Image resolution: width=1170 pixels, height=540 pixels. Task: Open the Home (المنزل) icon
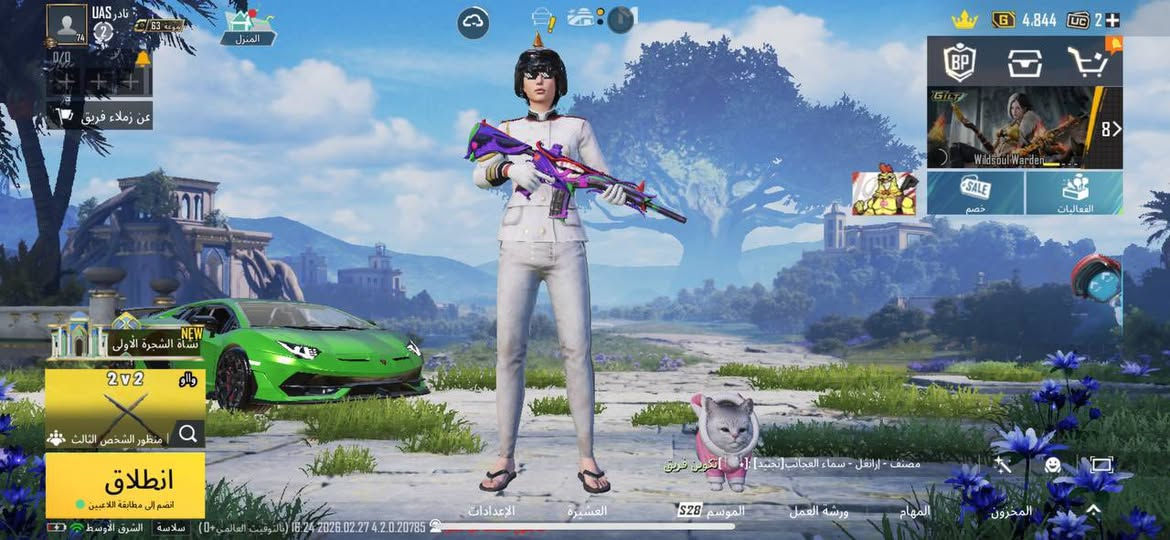pos(240,28)
